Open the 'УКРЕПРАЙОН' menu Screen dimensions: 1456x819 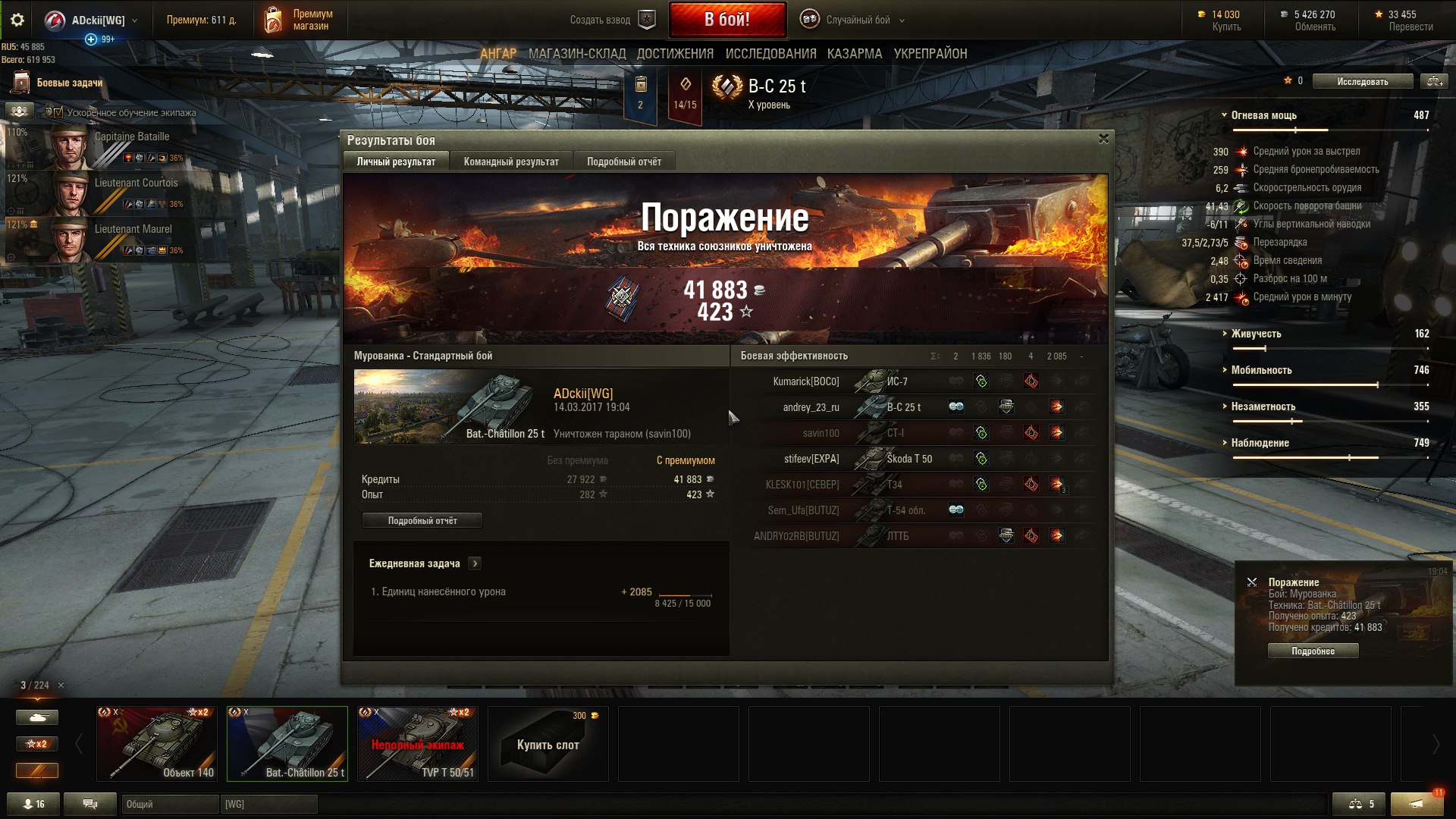coord(930,54)
